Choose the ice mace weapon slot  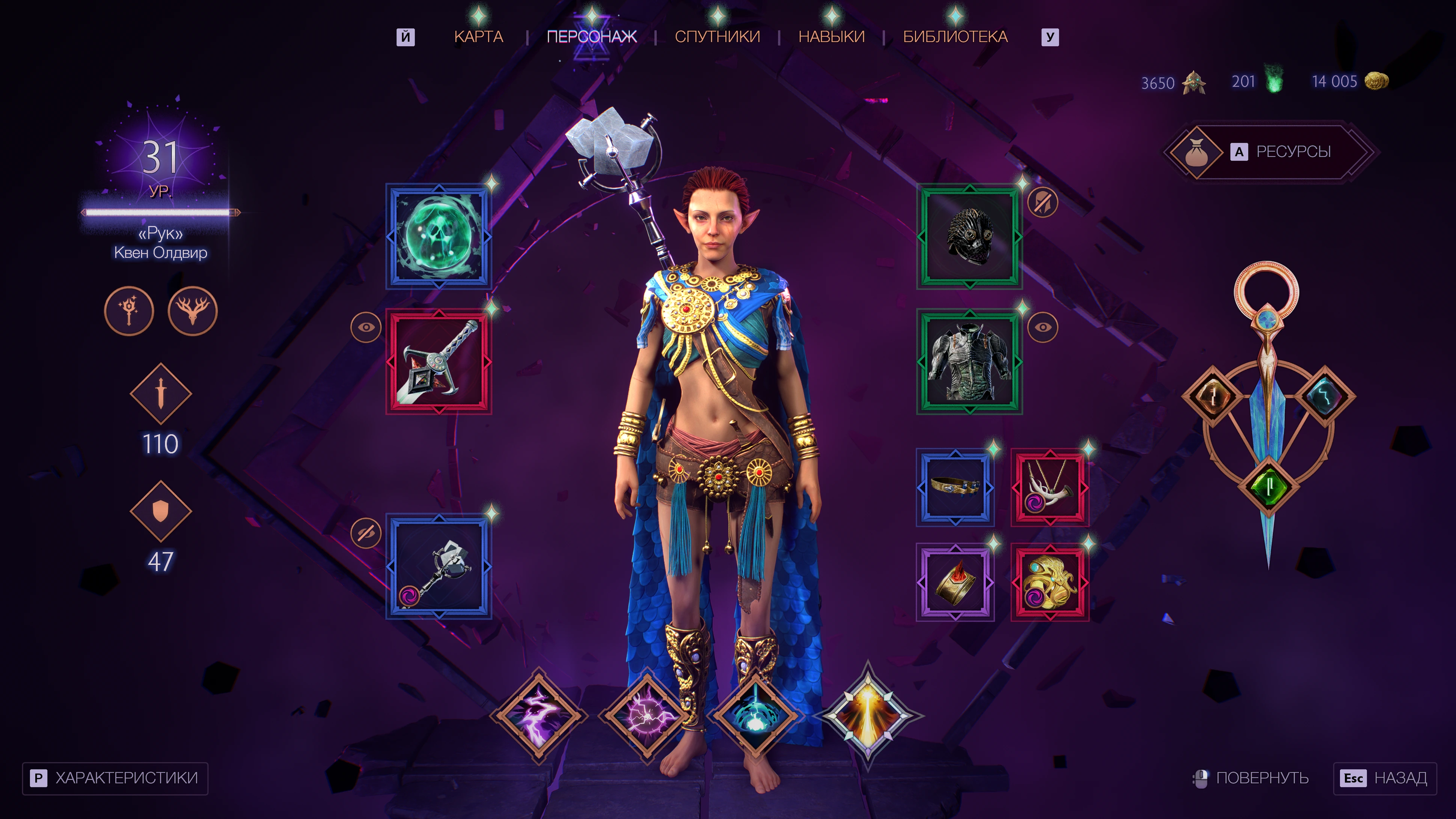(x=439, y=566)
